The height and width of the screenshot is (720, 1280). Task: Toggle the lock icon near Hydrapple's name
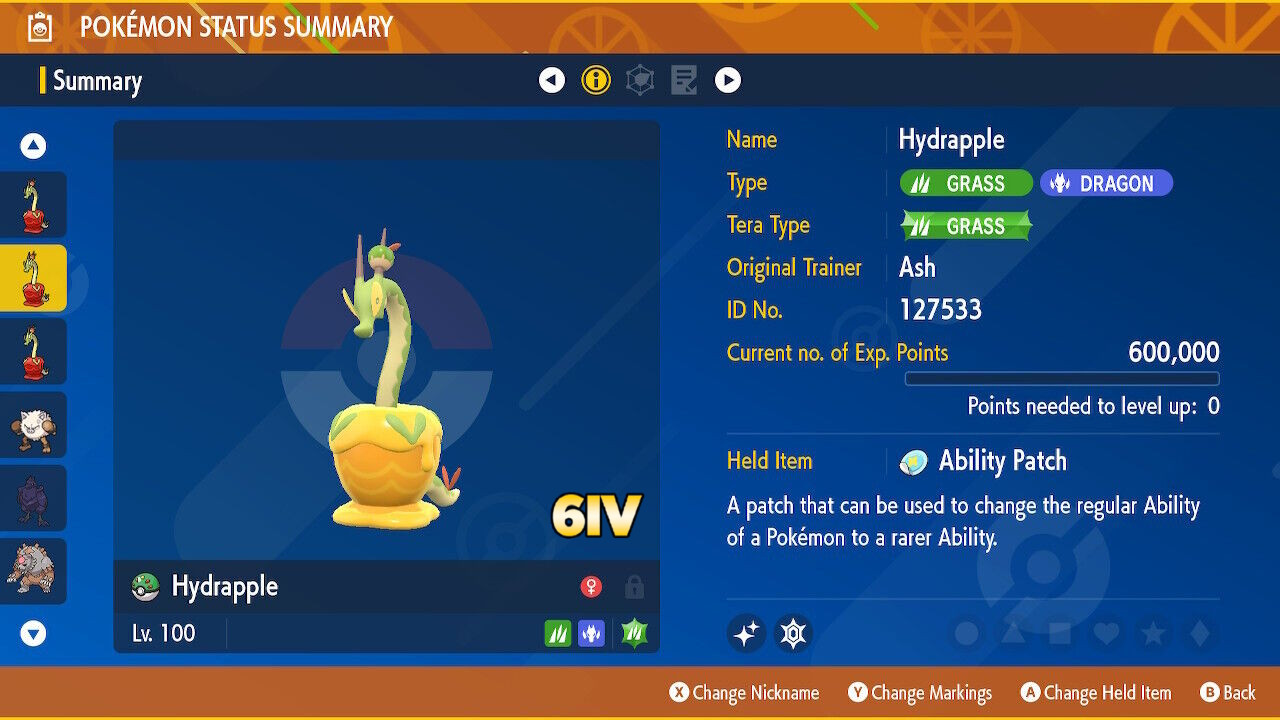point(633,587)
